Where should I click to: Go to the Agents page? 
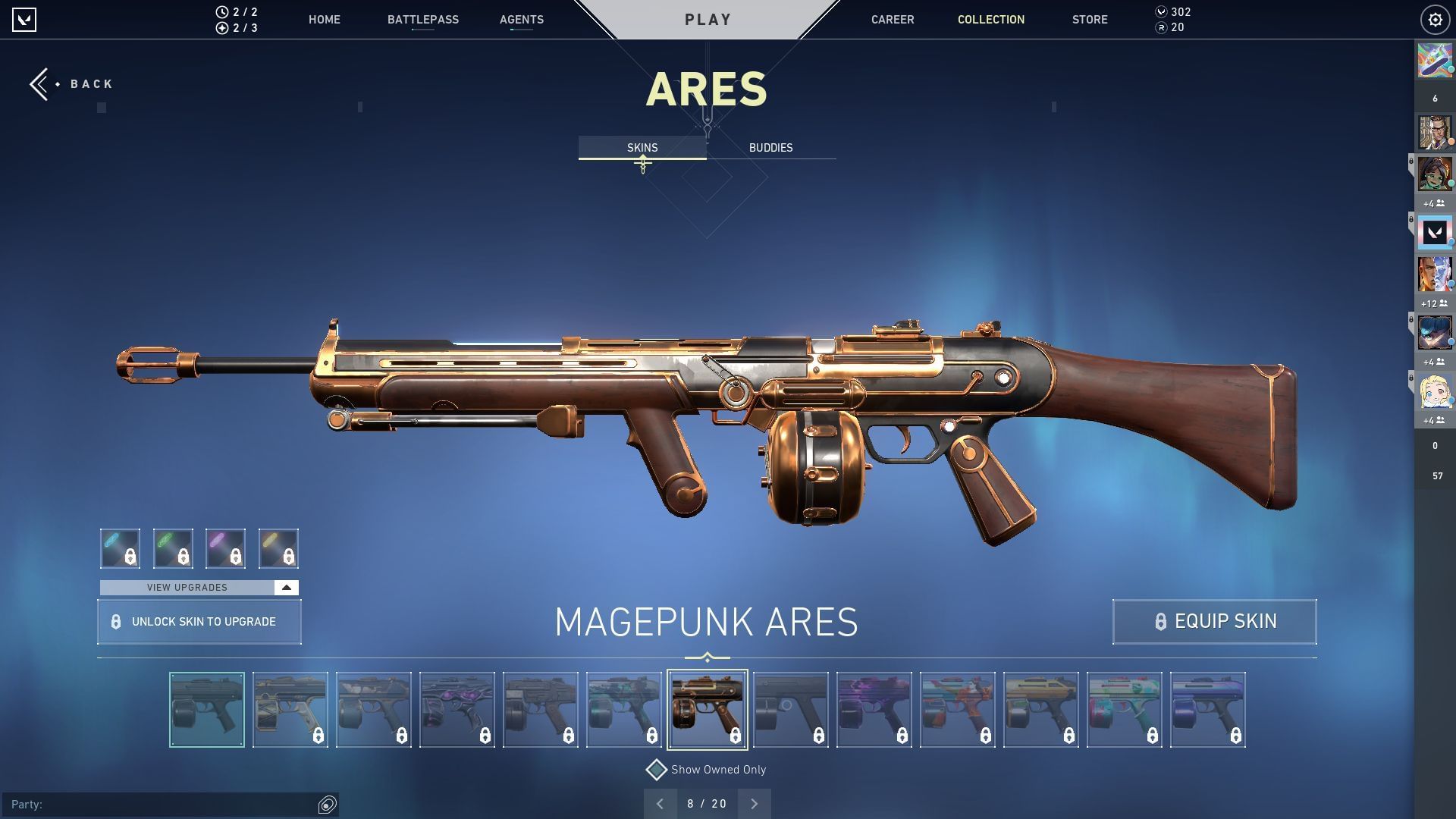coord(521,20)
